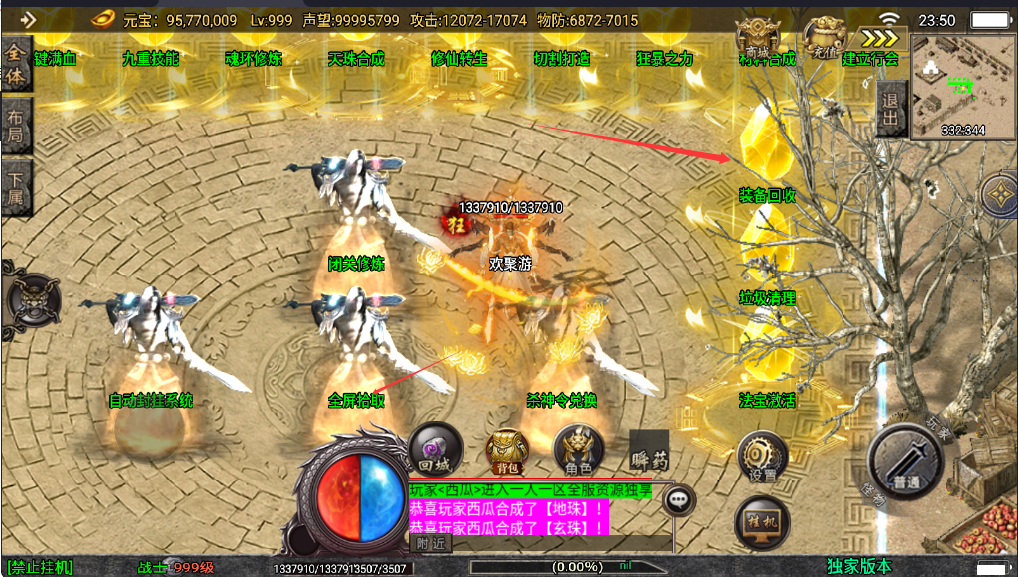The height and width of the screenshot is (577, 1018).
Task: Switch to the 全体 tab
Action: [16, 63]
